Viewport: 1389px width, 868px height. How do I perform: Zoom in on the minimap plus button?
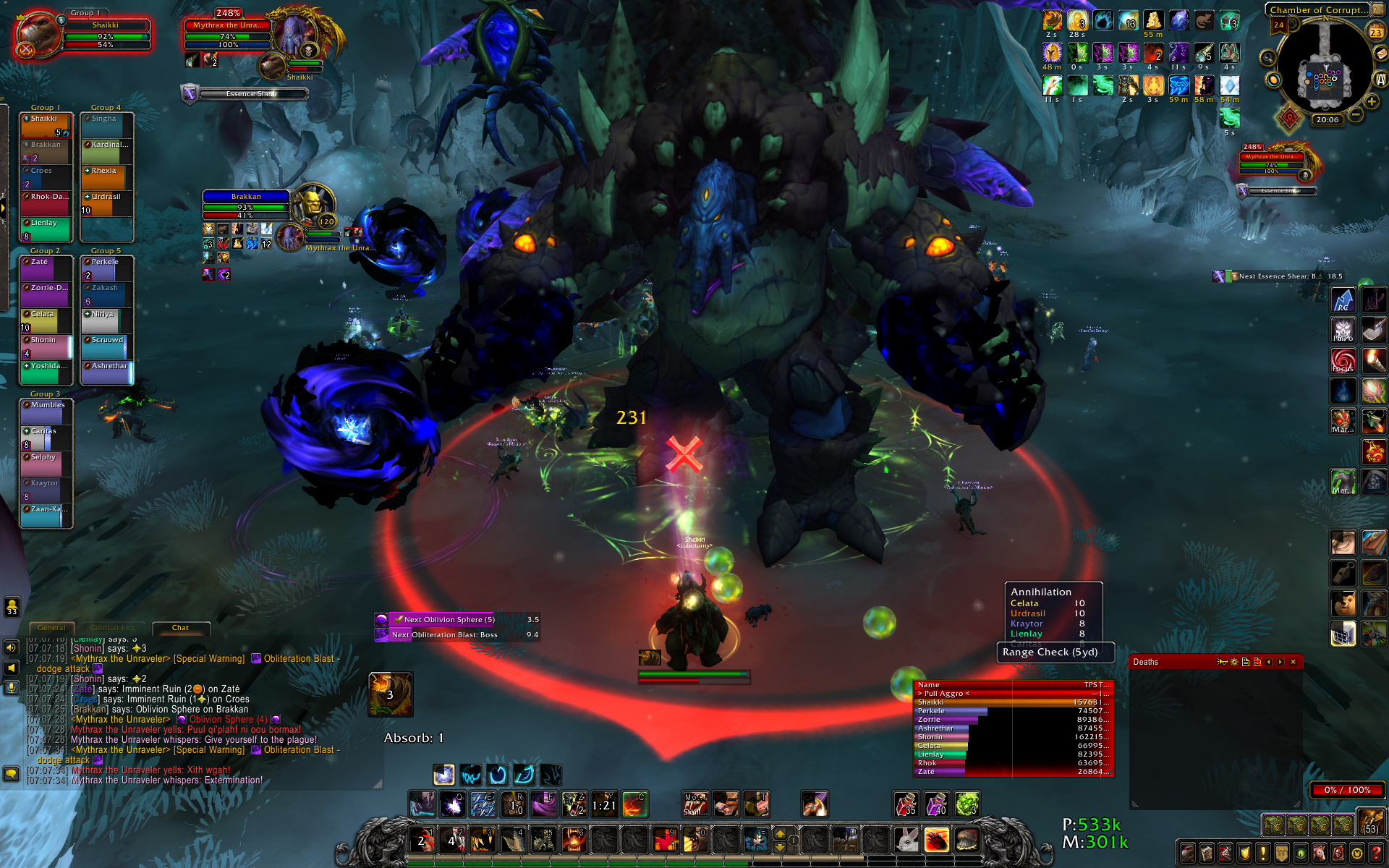click(x=1370, y=102)
